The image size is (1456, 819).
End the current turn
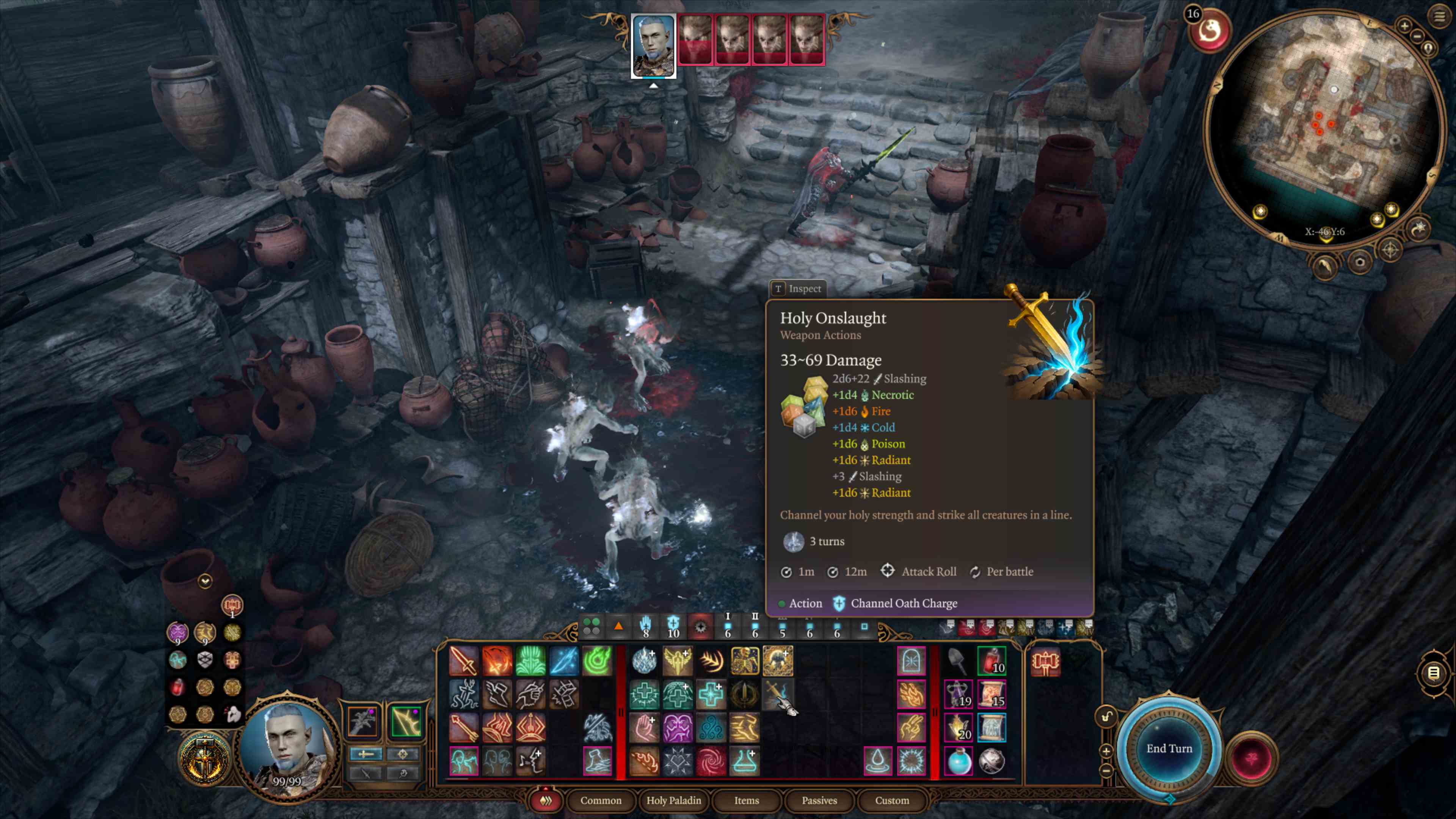coord(1168,748)
